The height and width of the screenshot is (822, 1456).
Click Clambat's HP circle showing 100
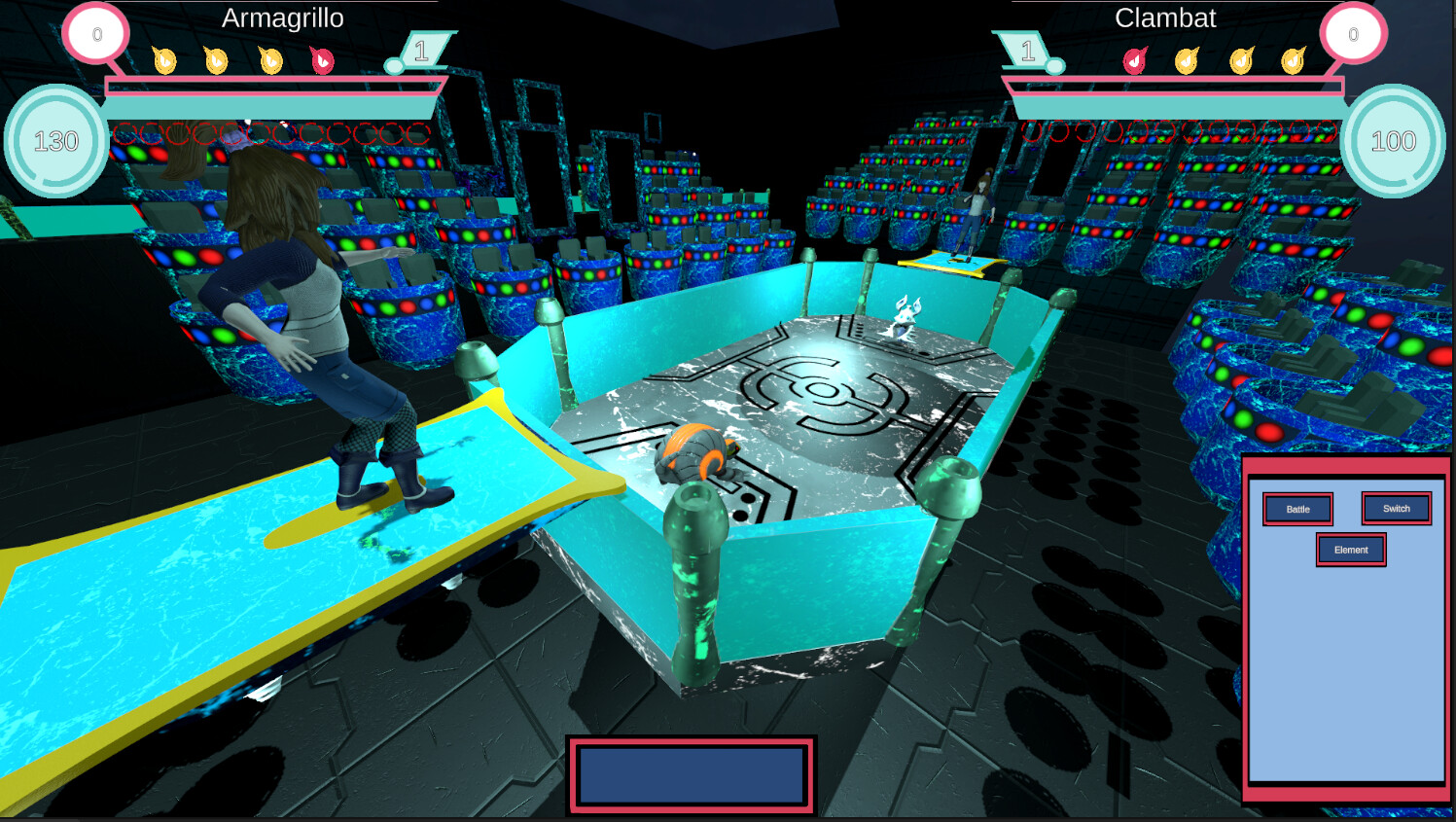click(x=1393, y=142)
